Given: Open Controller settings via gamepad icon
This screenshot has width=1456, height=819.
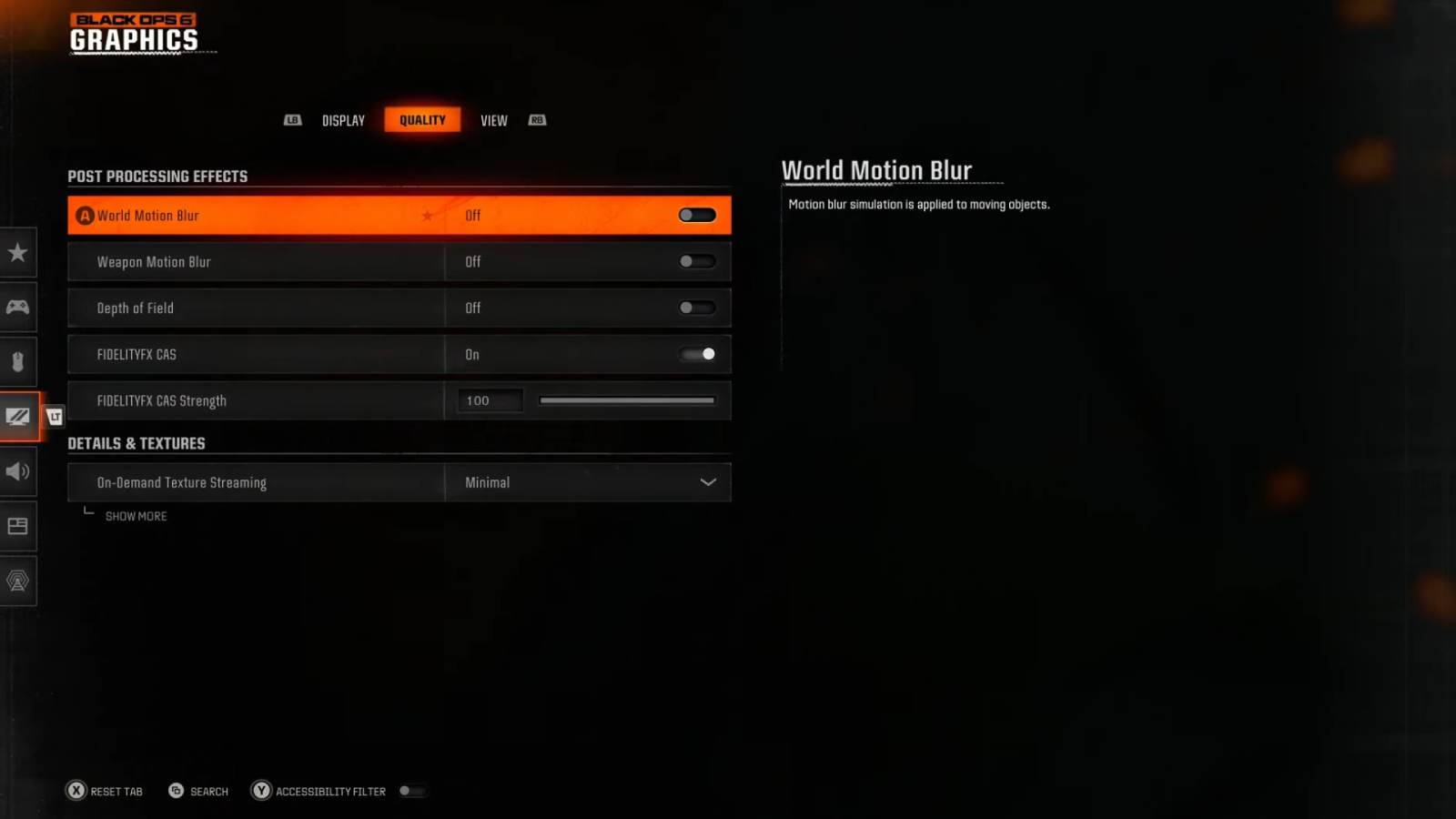Looking at the screenshot, I should tap(18, 308).
